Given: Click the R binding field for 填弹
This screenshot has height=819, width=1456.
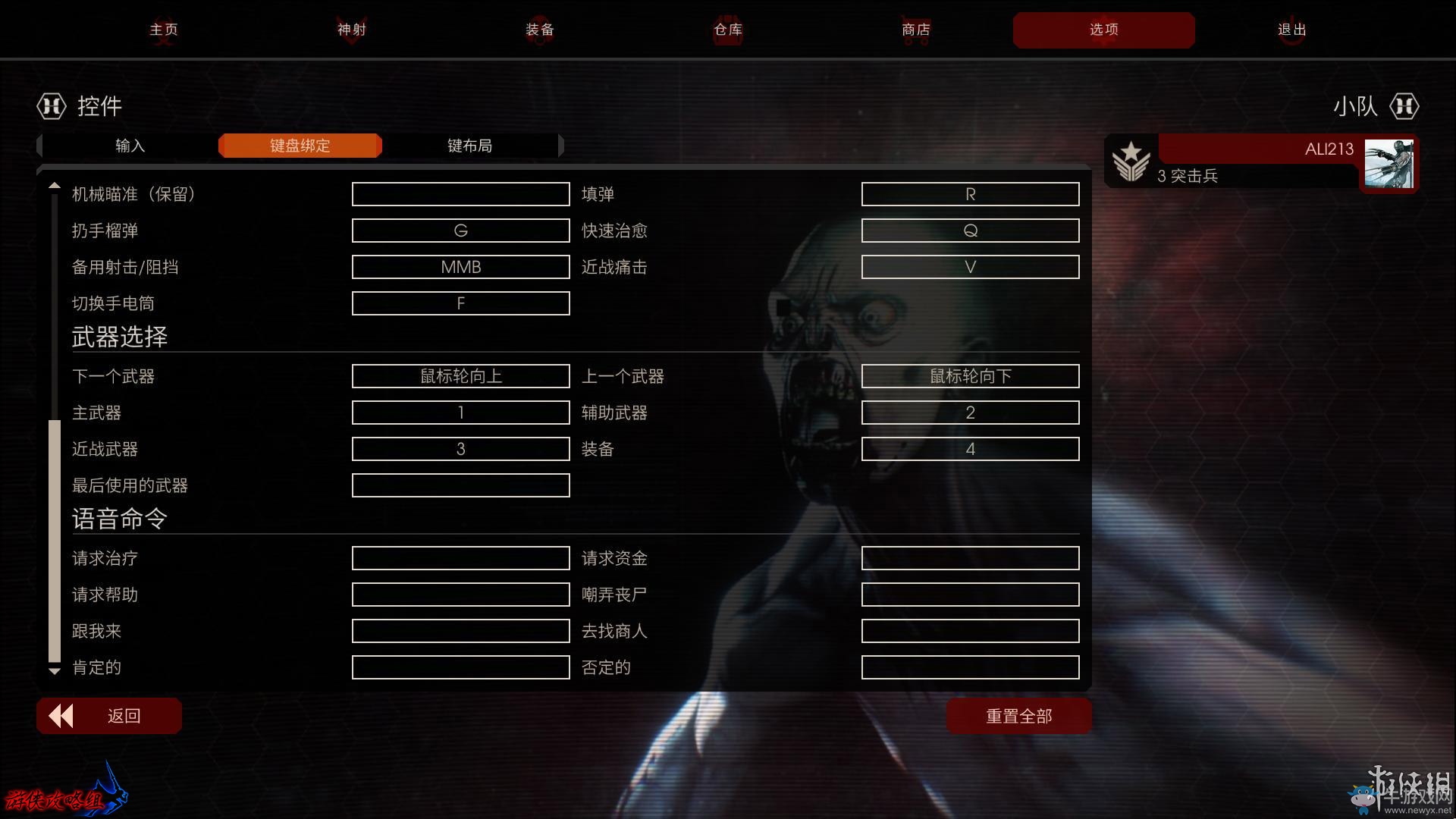Looking at the screenshot, I should point(970,193).
